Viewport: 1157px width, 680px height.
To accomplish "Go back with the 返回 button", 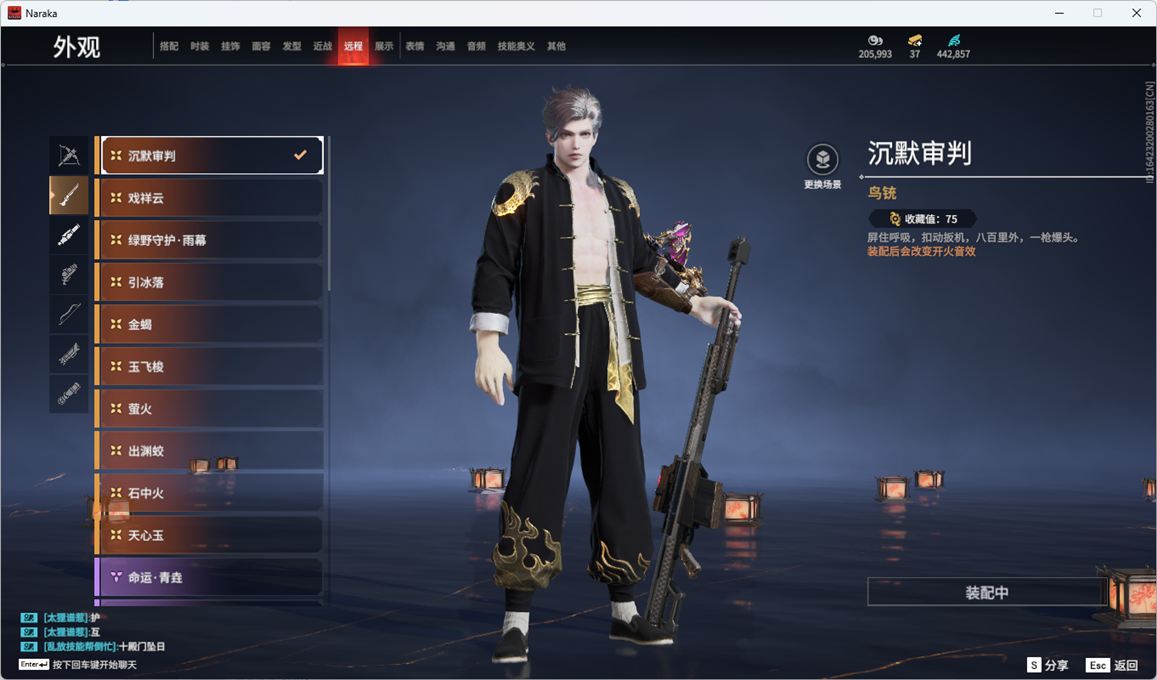I will pyautogui.click(x=1112, y=665).
